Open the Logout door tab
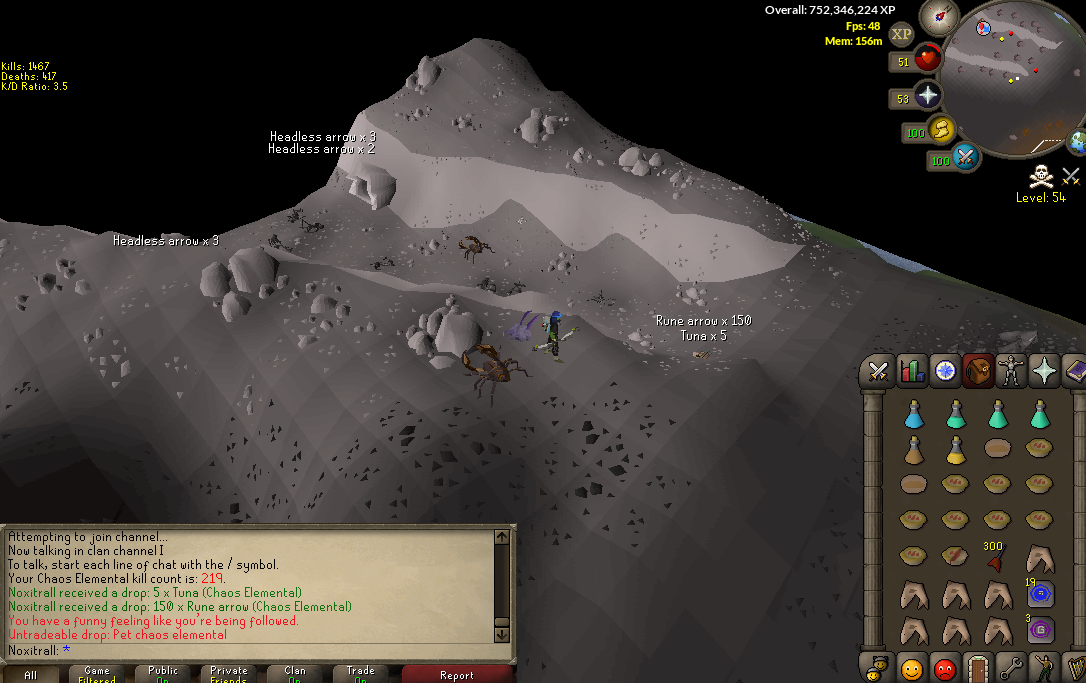The image size is (1086, 683). 978,666
